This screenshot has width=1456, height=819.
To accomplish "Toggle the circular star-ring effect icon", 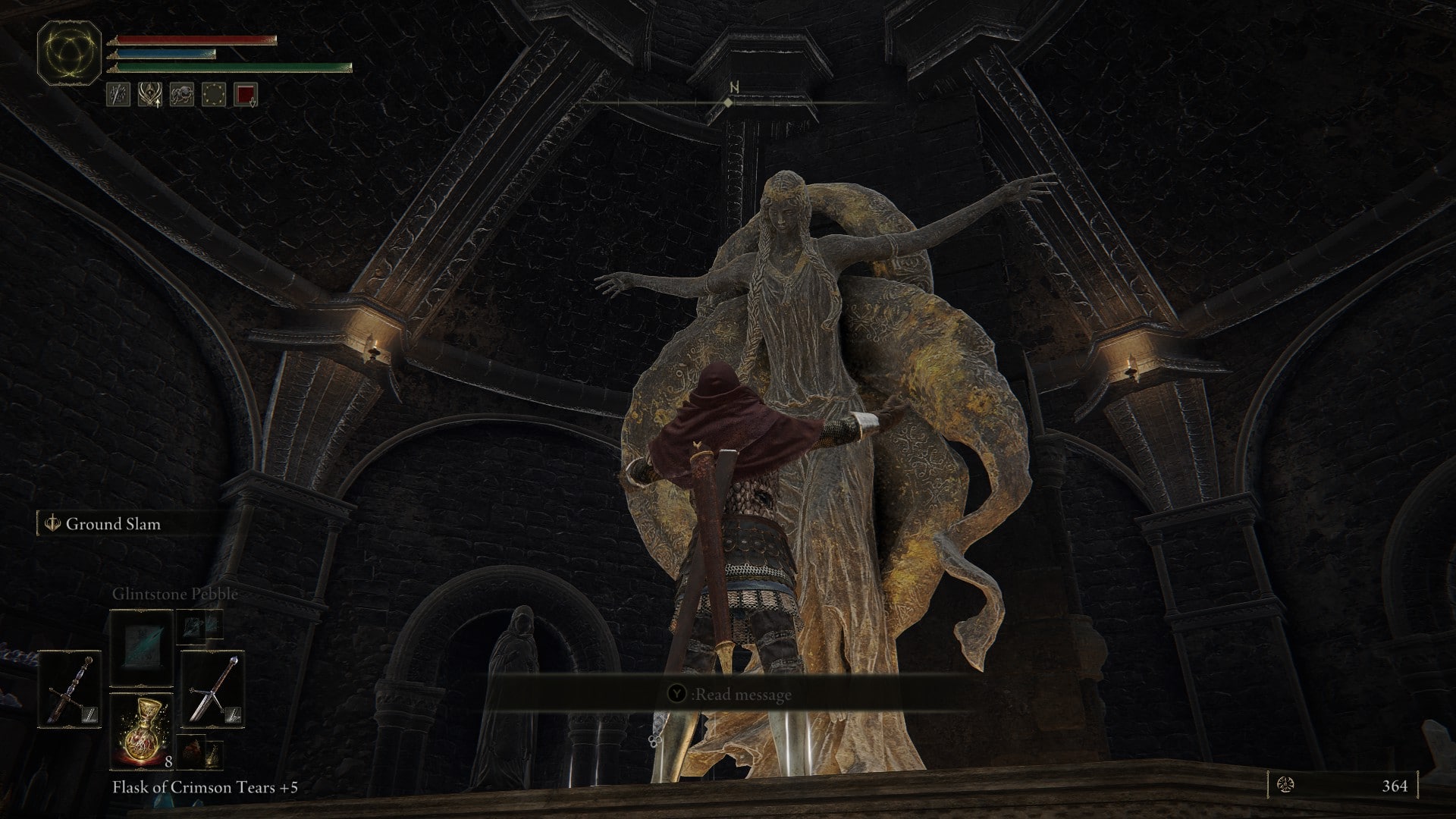I will (215, 94).
